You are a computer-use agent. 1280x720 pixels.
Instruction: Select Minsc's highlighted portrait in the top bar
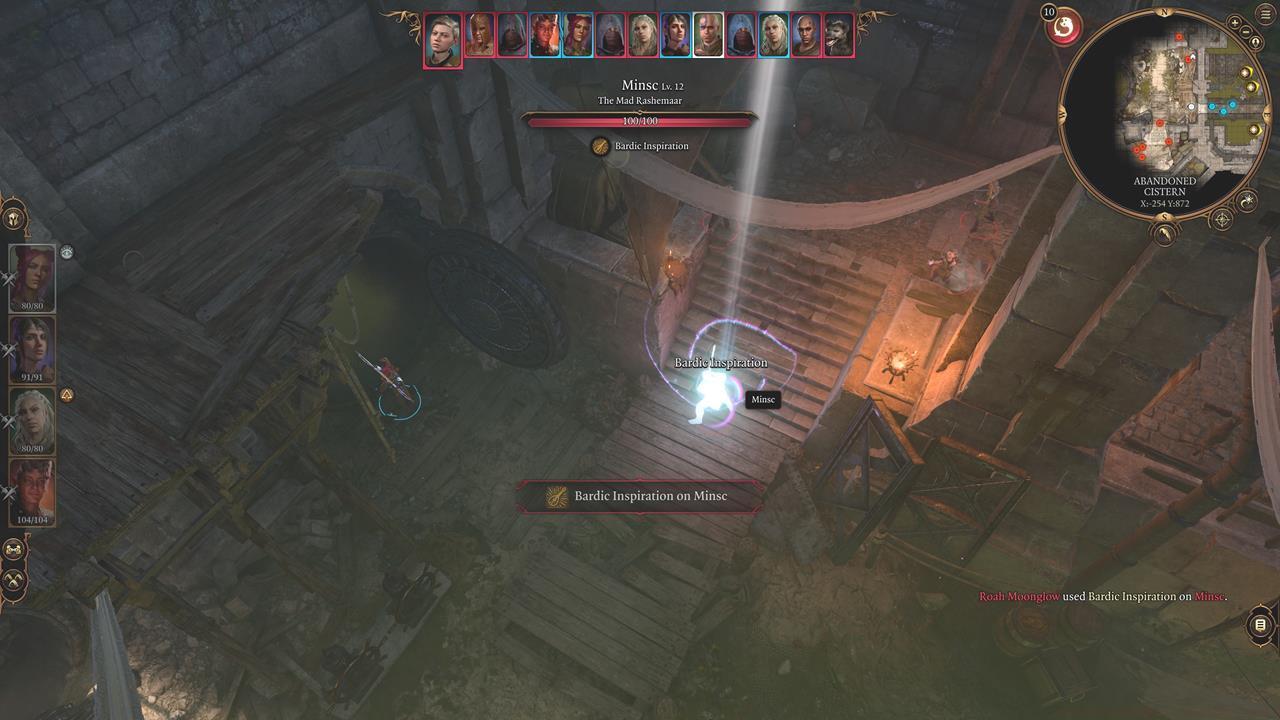[x=707, y=33]
